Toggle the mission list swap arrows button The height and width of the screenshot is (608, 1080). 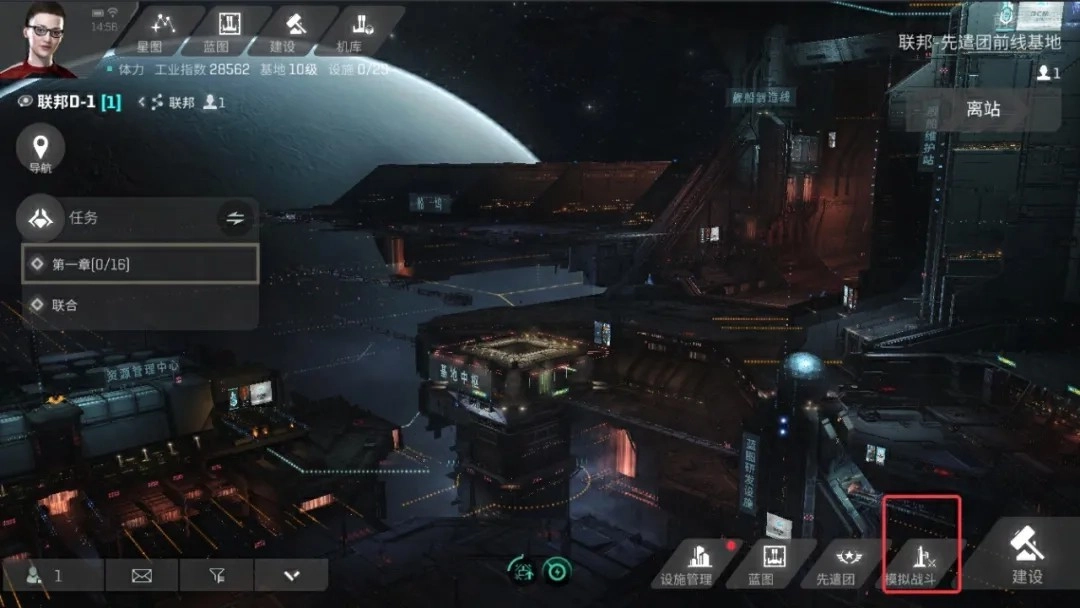pyautogui.click(x=235, y=218)
